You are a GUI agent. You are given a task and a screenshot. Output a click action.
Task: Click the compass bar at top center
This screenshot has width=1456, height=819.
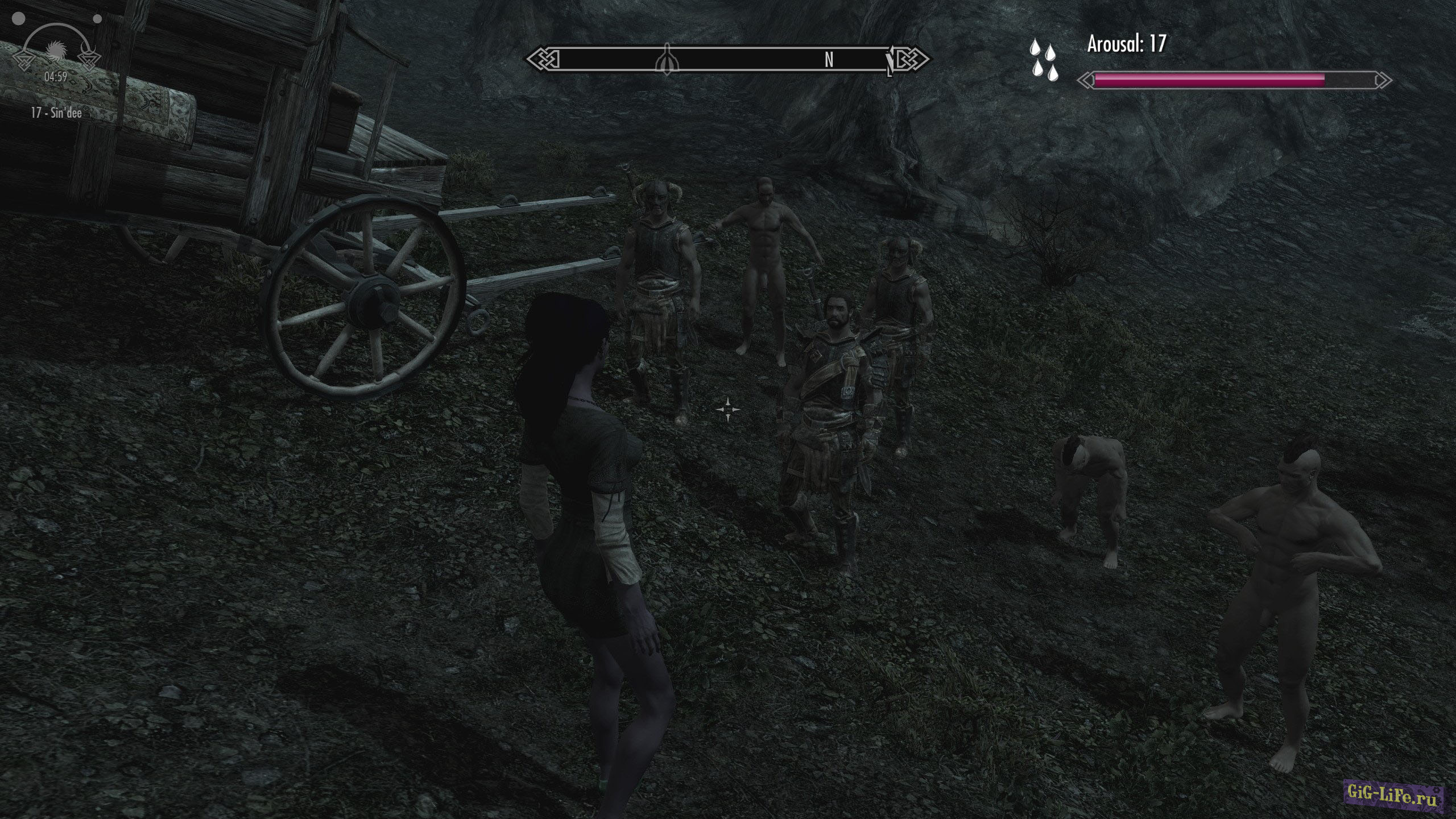click(726, 60)
